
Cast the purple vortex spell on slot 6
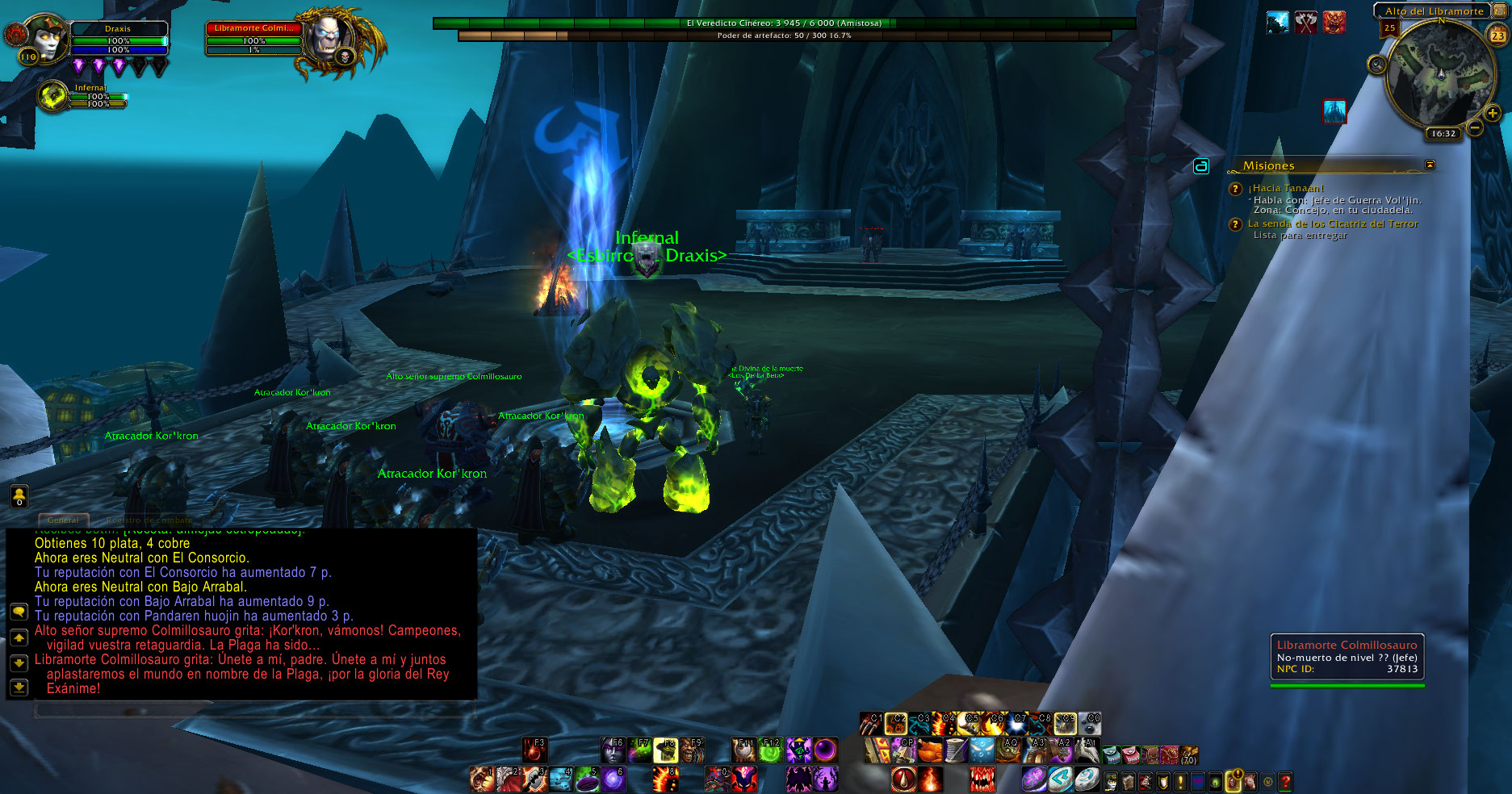(614, 779)
